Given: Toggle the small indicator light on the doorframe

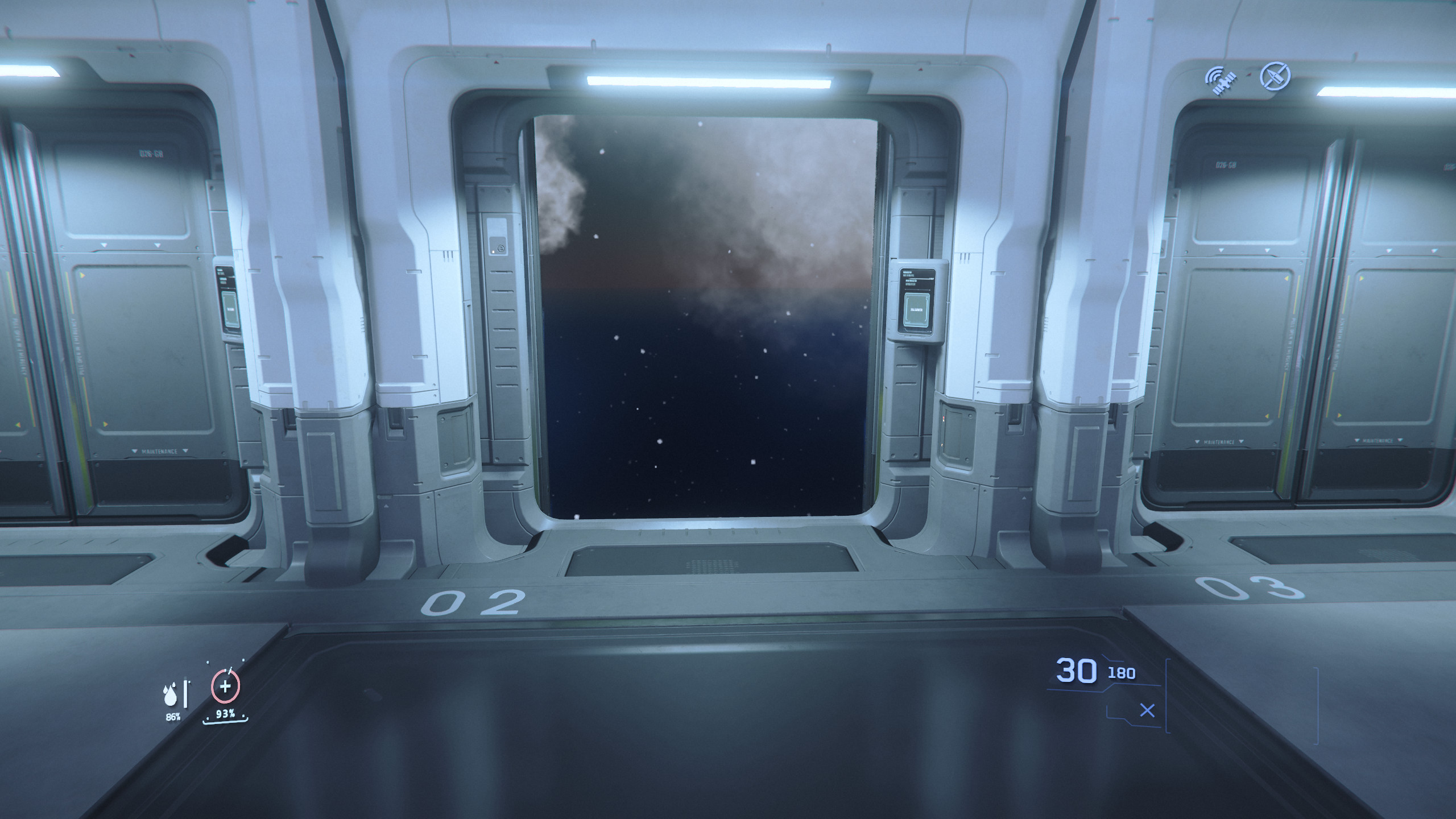Looking at the screenshot, I should point(493,252).
